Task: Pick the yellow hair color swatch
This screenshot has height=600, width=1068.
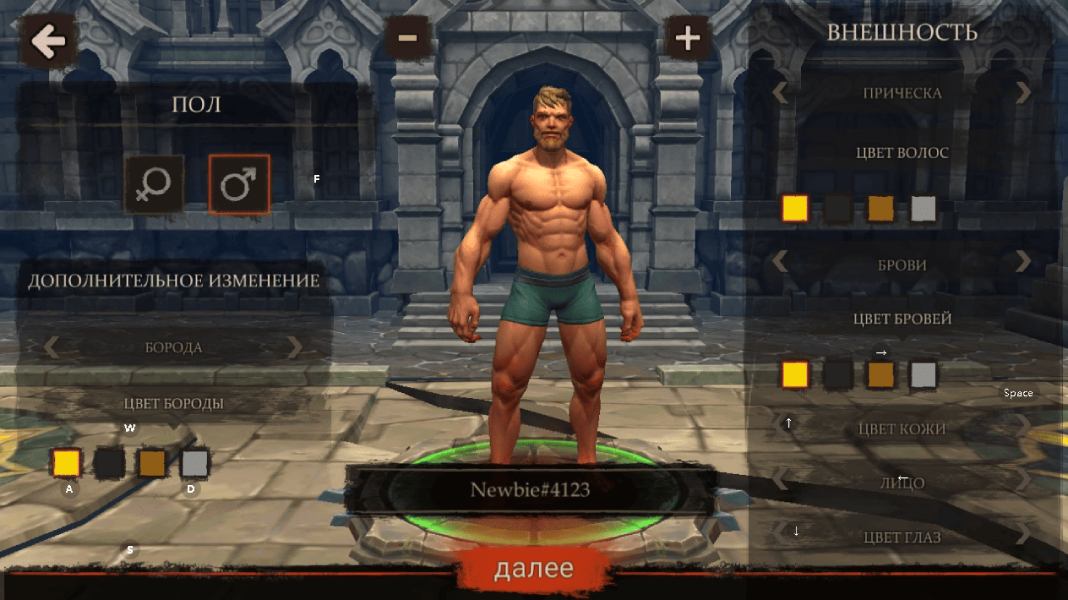Action: click(795, 208)
